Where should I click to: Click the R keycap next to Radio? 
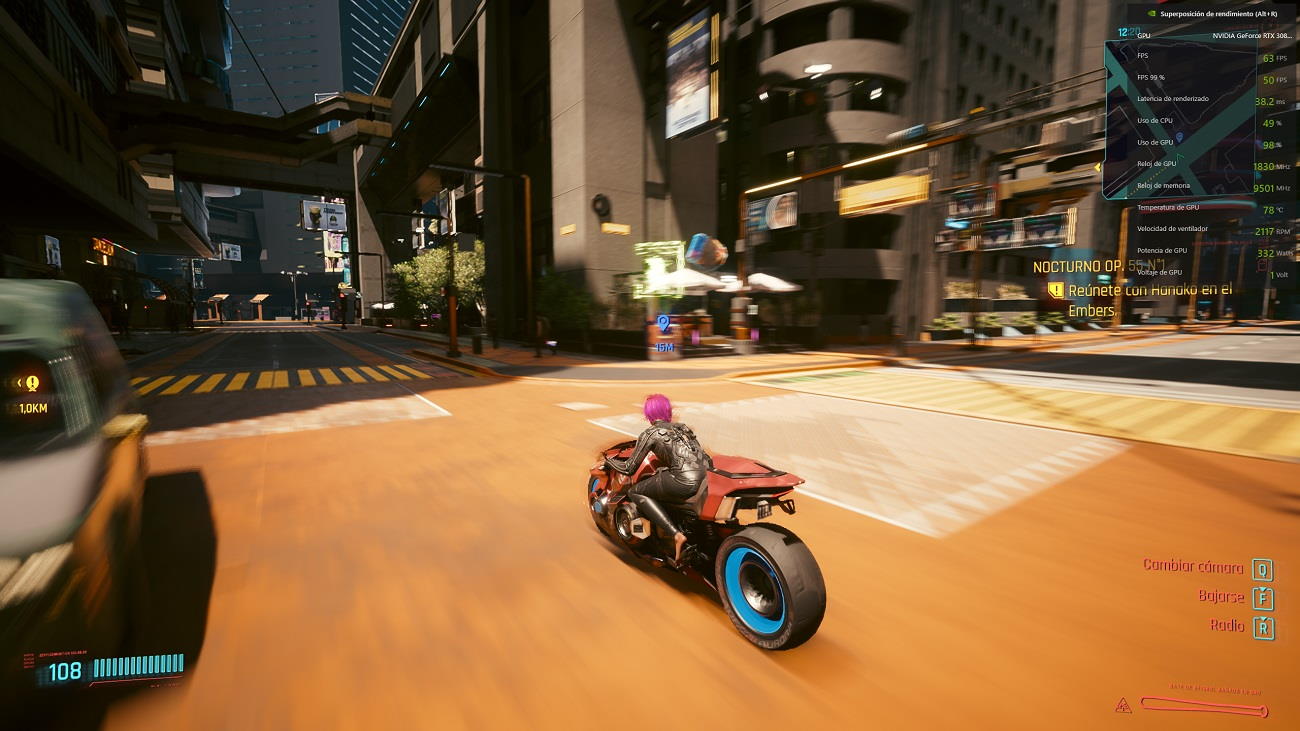click(x=1263, y=627)
